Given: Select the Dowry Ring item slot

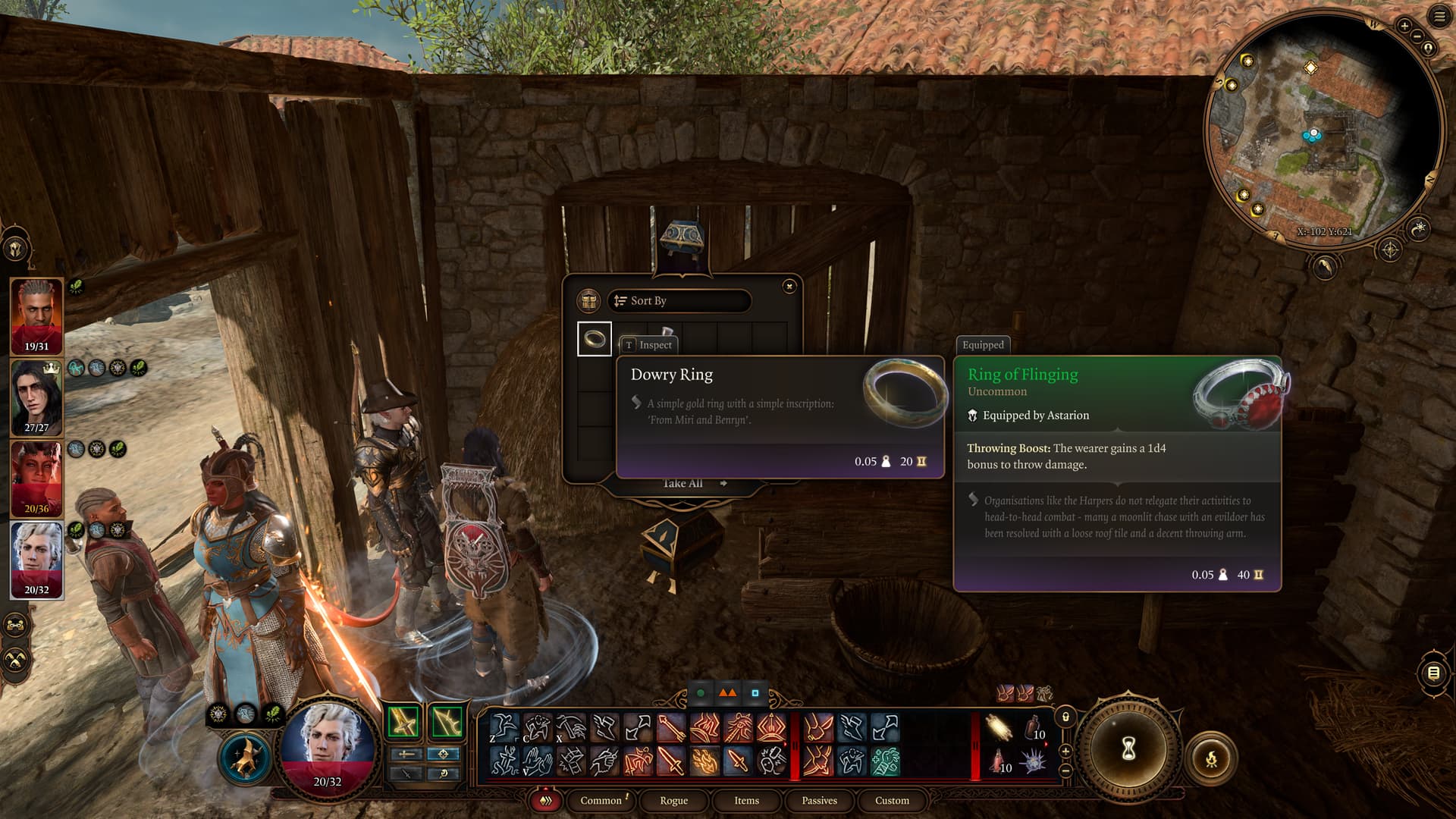Looking at the screenshot, I should point(595,339).
